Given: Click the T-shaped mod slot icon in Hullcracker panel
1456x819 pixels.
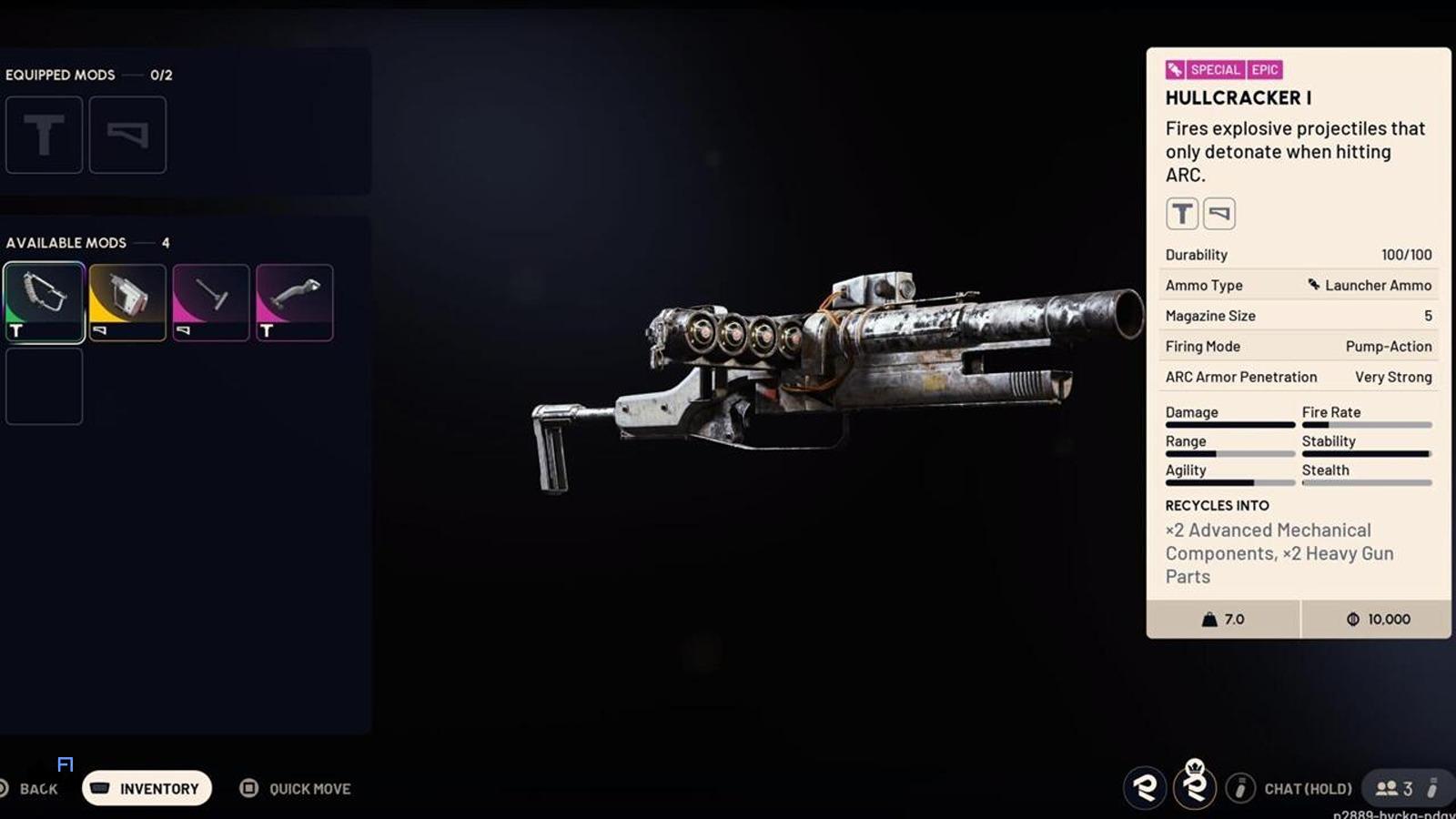Looking at the screenshot, I should (1182, 214).
